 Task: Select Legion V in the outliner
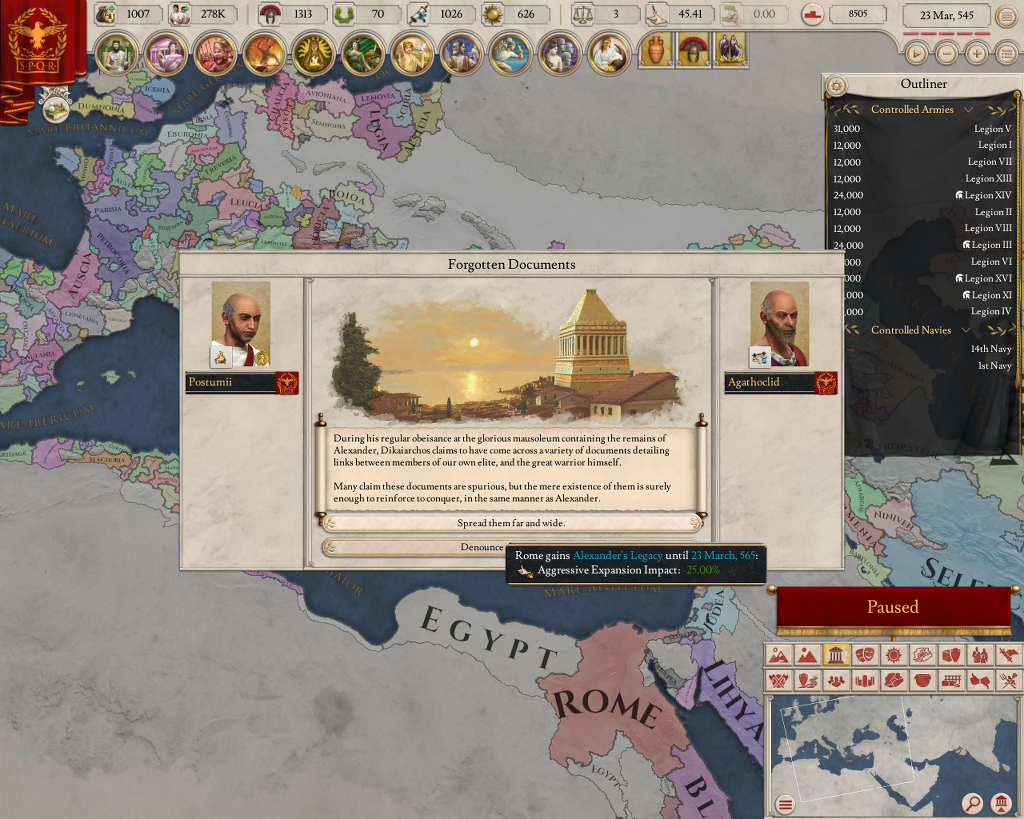point(992,129)
